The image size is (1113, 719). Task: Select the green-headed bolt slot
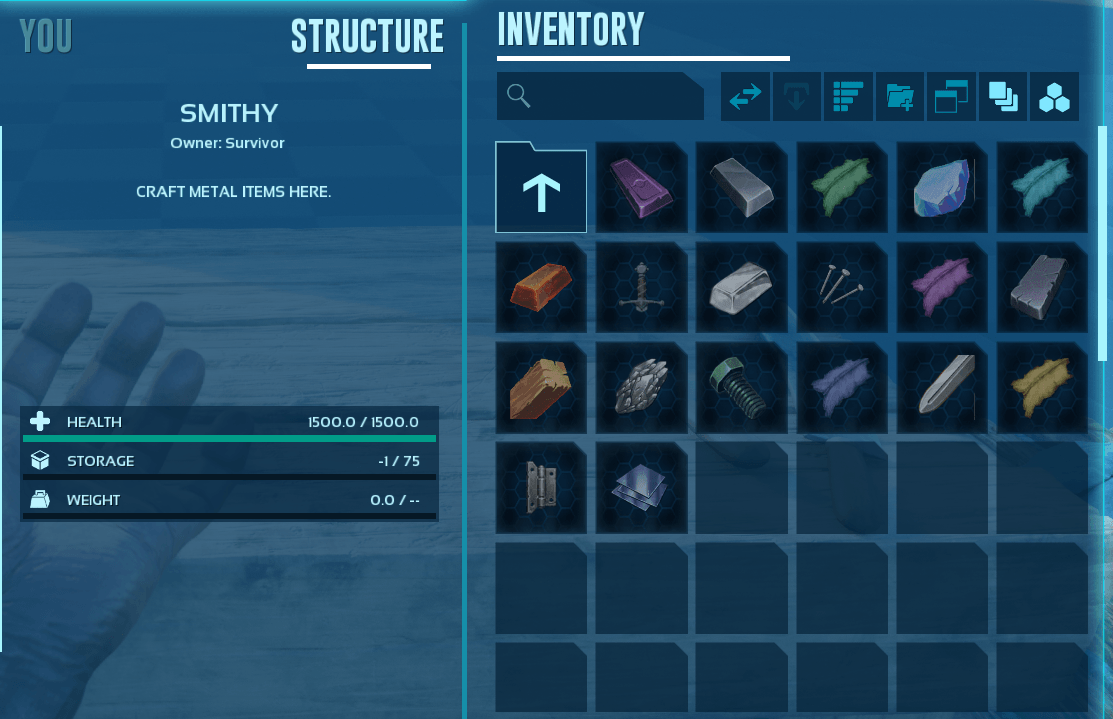pyautogui.click(x=741, y=388)
